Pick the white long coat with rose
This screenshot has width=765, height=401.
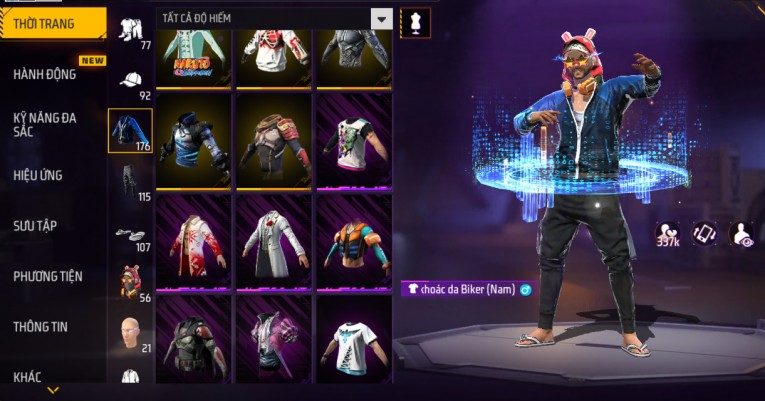(x=273, y=242)
